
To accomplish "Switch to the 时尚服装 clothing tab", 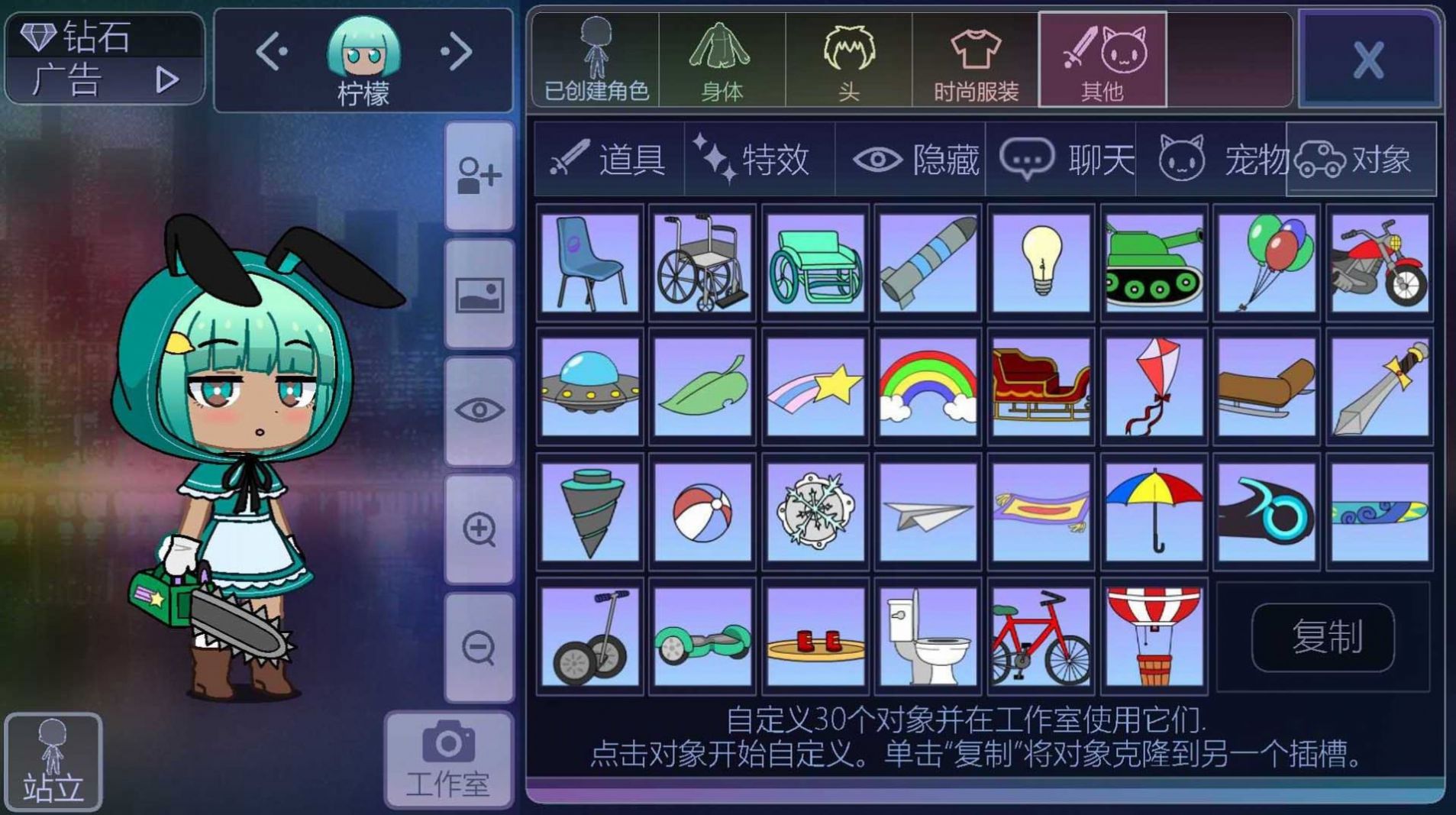I will click(x=970, y=61).
